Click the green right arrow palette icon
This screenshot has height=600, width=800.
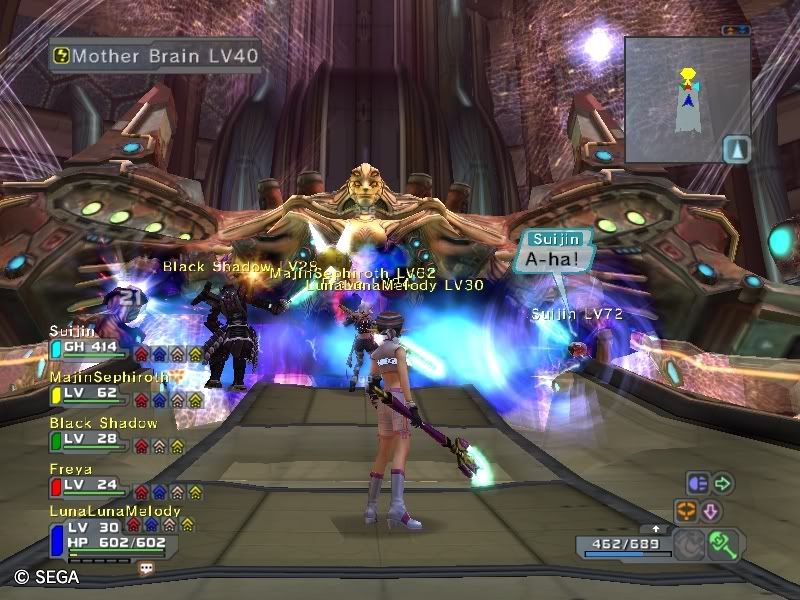coord(722,484)
